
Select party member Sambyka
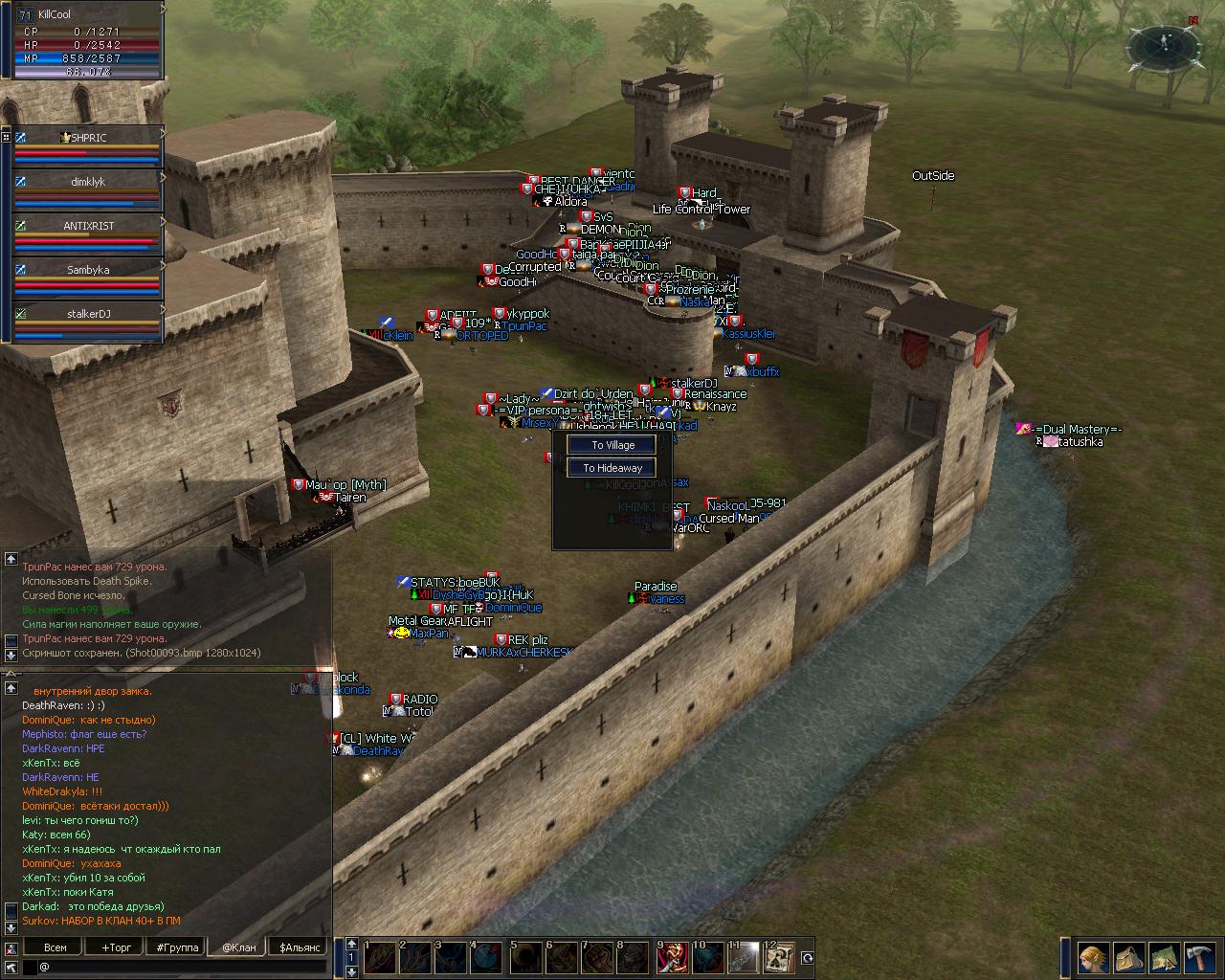click(87, 277)
